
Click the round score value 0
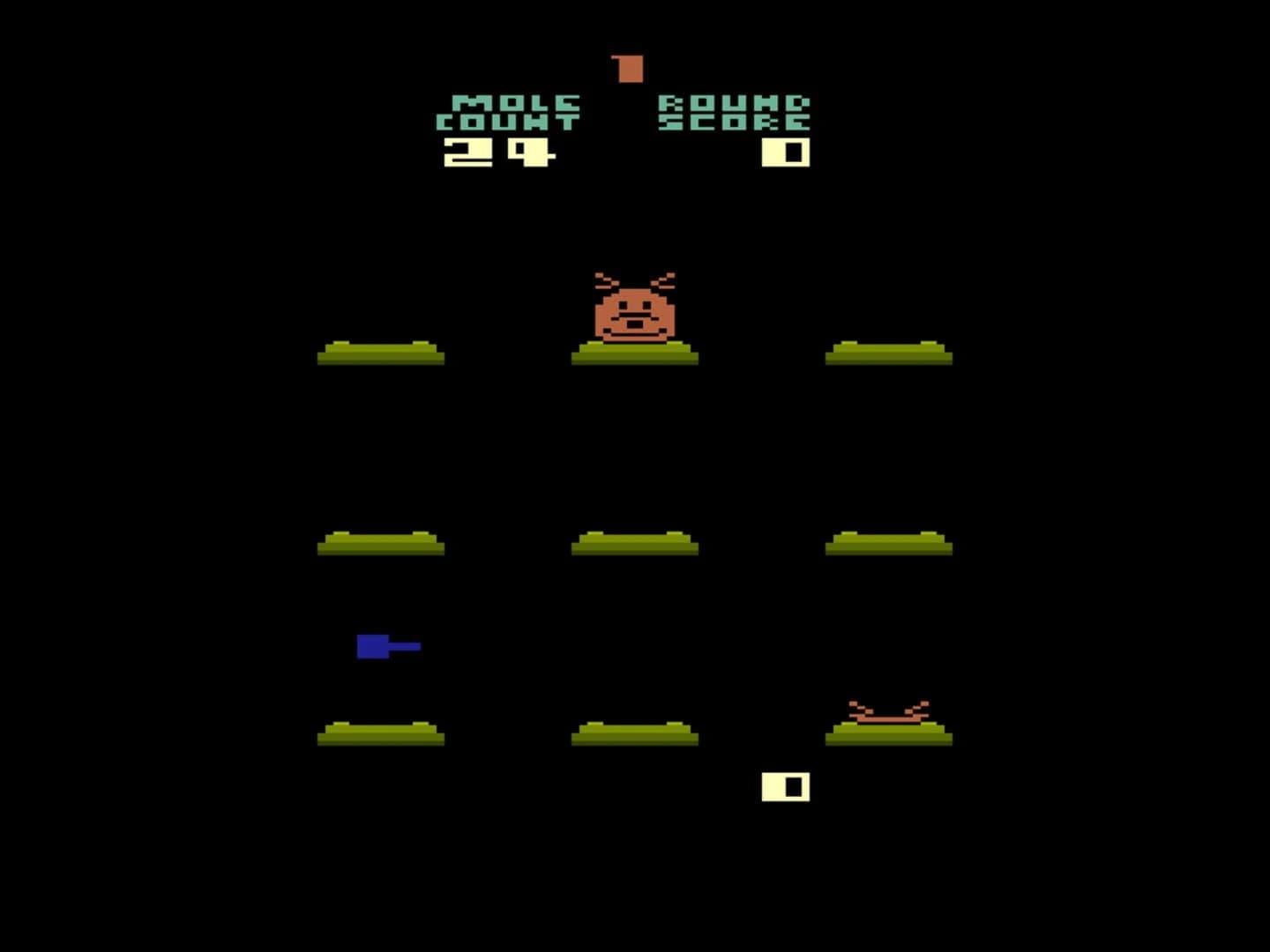[x=783, y=152]
